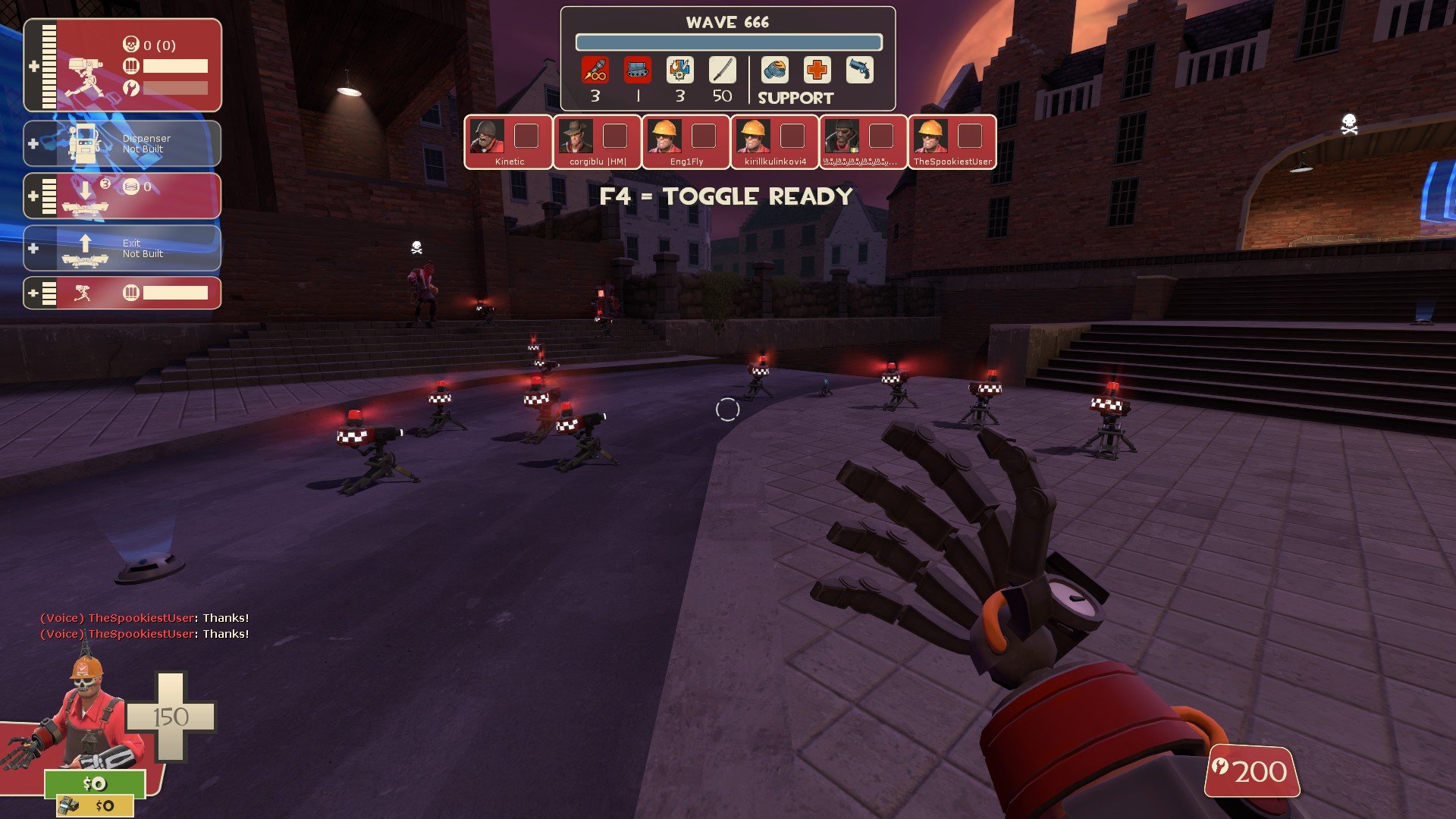
Task: Select TheSpookiestUser's player ready panel
Action: (952, 142)
